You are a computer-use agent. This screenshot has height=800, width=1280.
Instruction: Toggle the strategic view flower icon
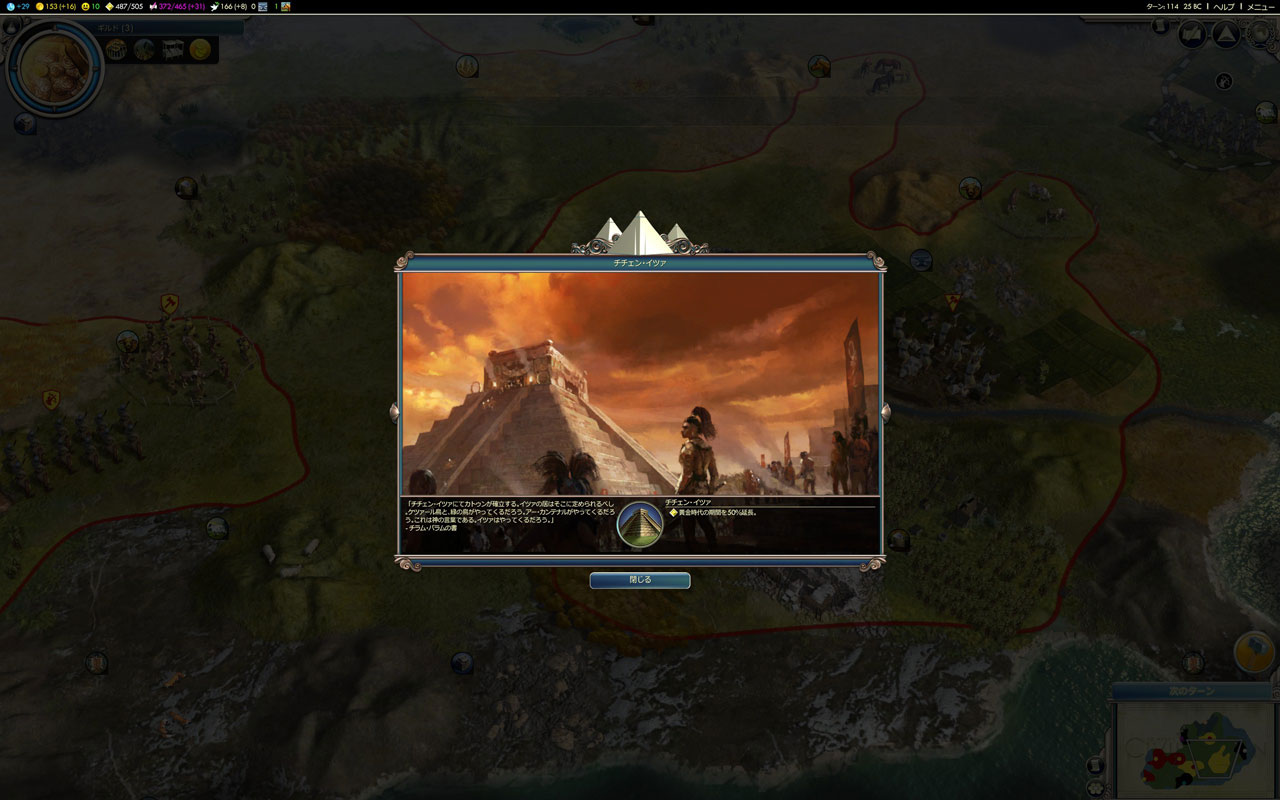(1096, 788)
